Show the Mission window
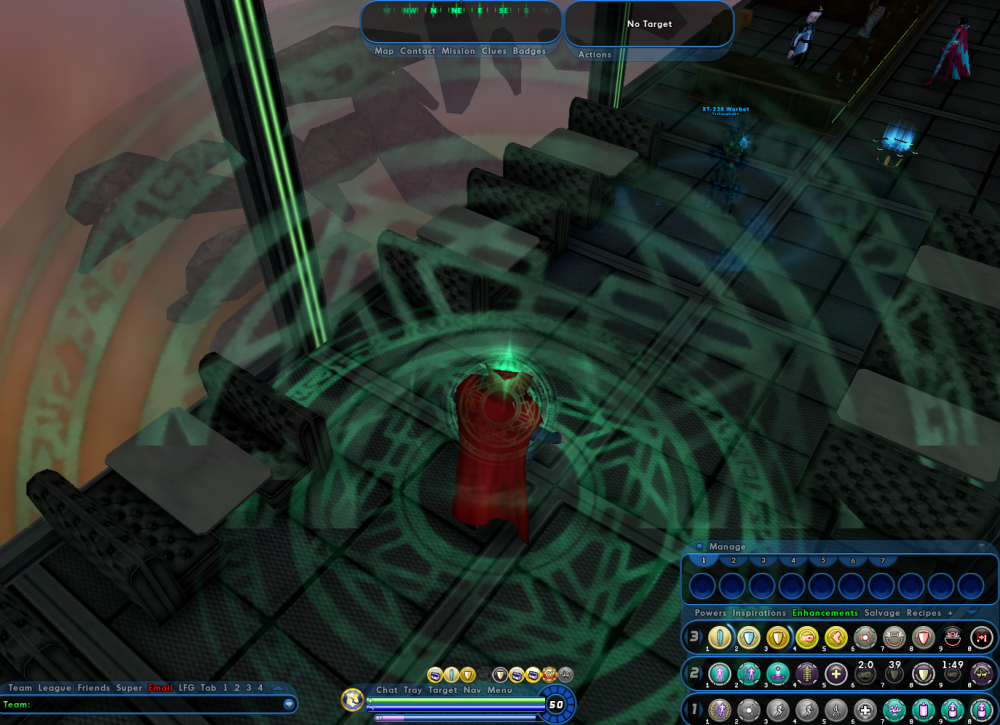The width and height of the screenshot is (1000, 725). (x=458, y=51)
